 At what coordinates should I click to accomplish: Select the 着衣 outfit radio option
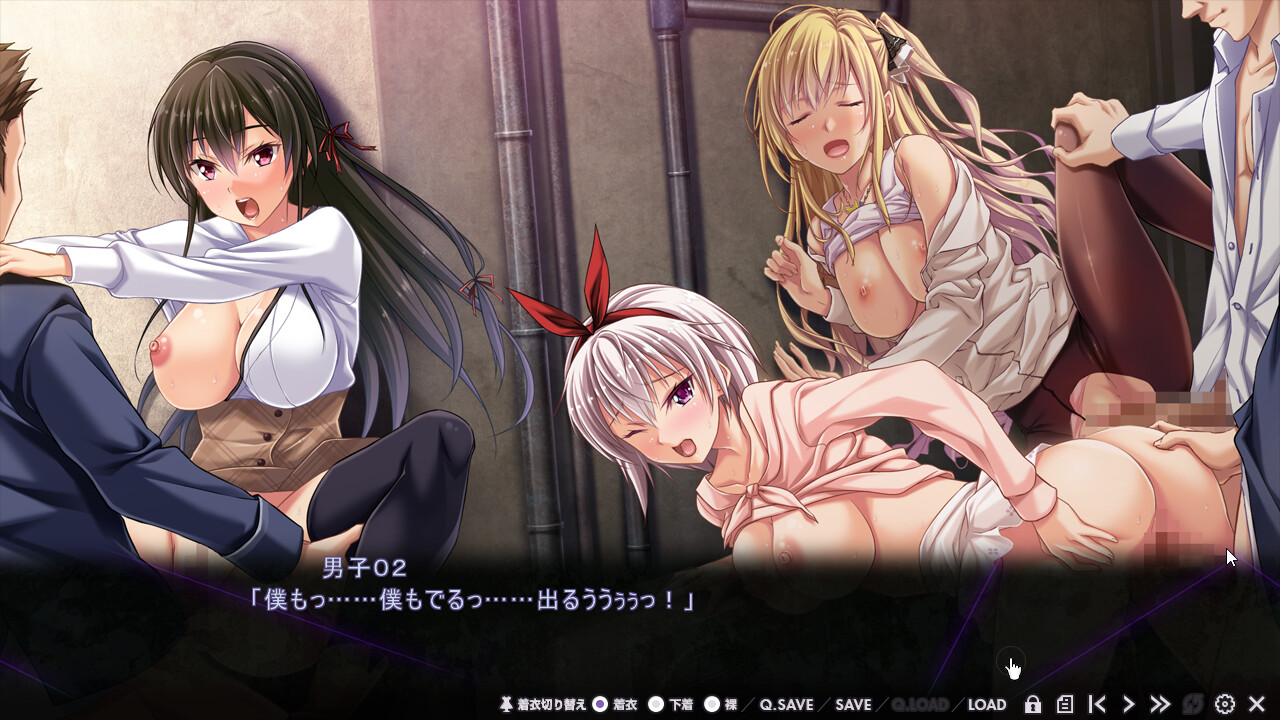click(600, 704)
